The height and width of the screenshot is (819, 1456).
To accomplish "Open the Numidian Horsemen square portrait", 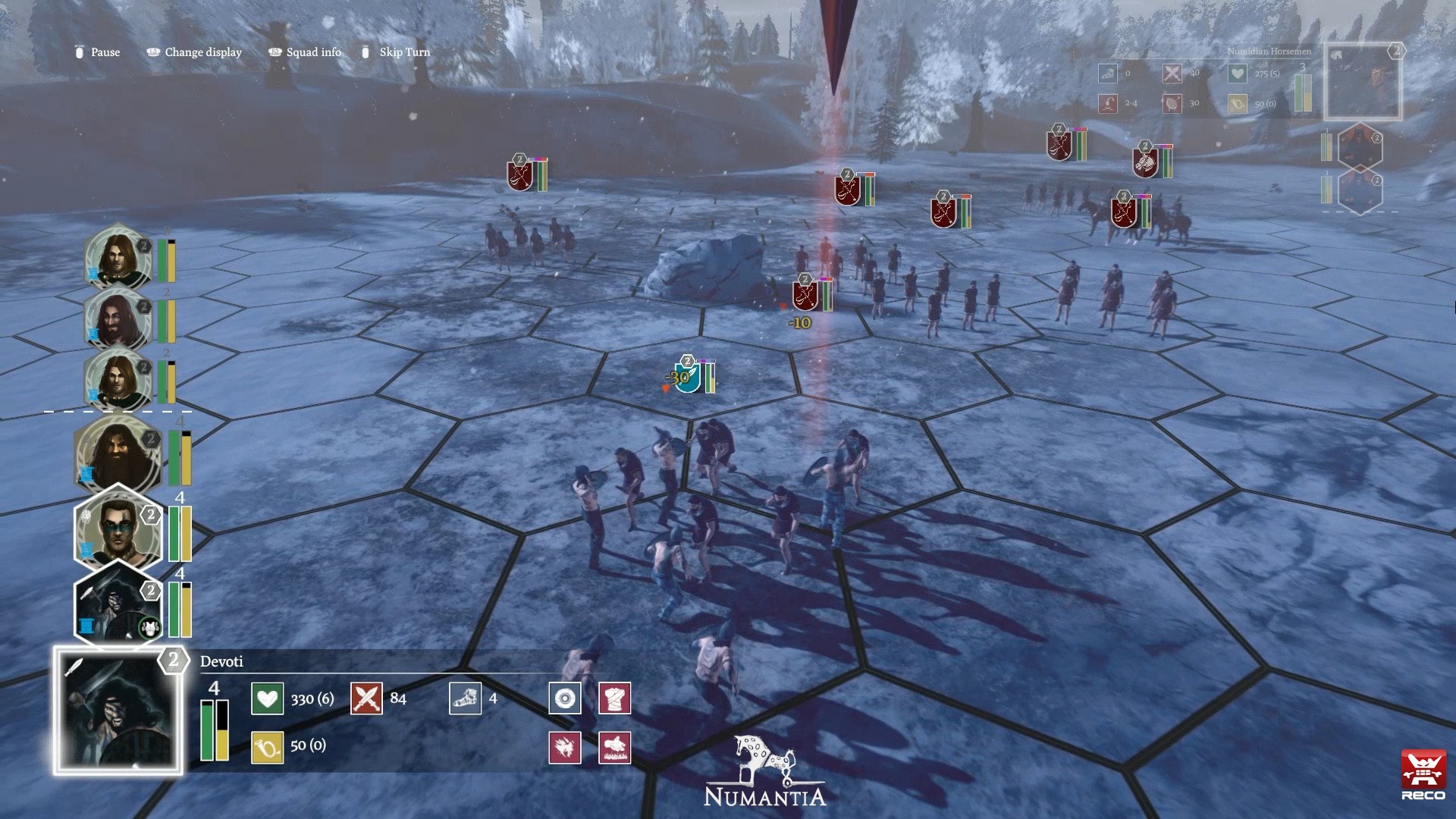I will 1362,81.
